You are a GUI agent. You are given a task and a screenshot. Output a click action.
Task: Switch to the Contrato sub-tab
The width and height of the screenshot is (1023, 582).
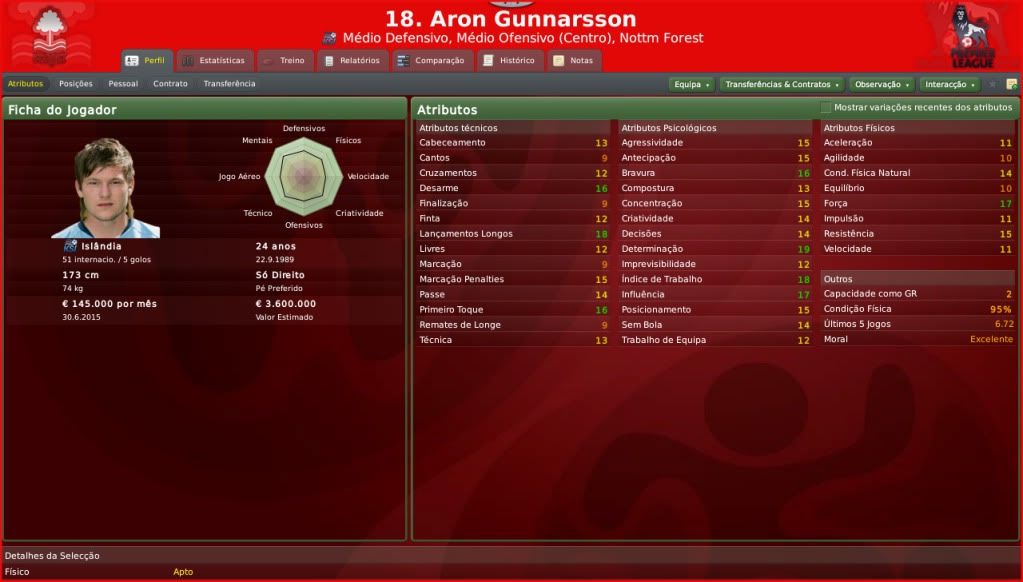pyautogui.click(x=170, y=84)
